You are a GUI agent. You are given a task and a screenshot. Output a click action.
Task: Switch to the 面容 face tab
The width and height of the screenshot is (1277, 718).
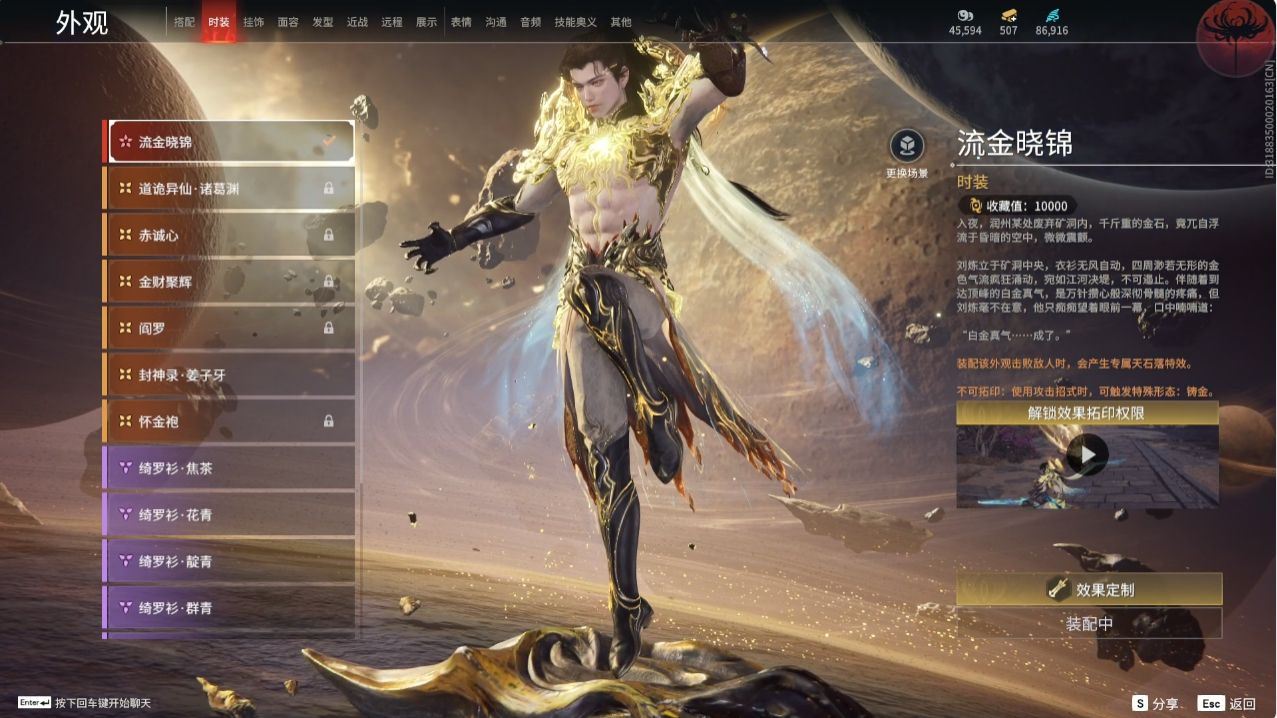point(288,22)
